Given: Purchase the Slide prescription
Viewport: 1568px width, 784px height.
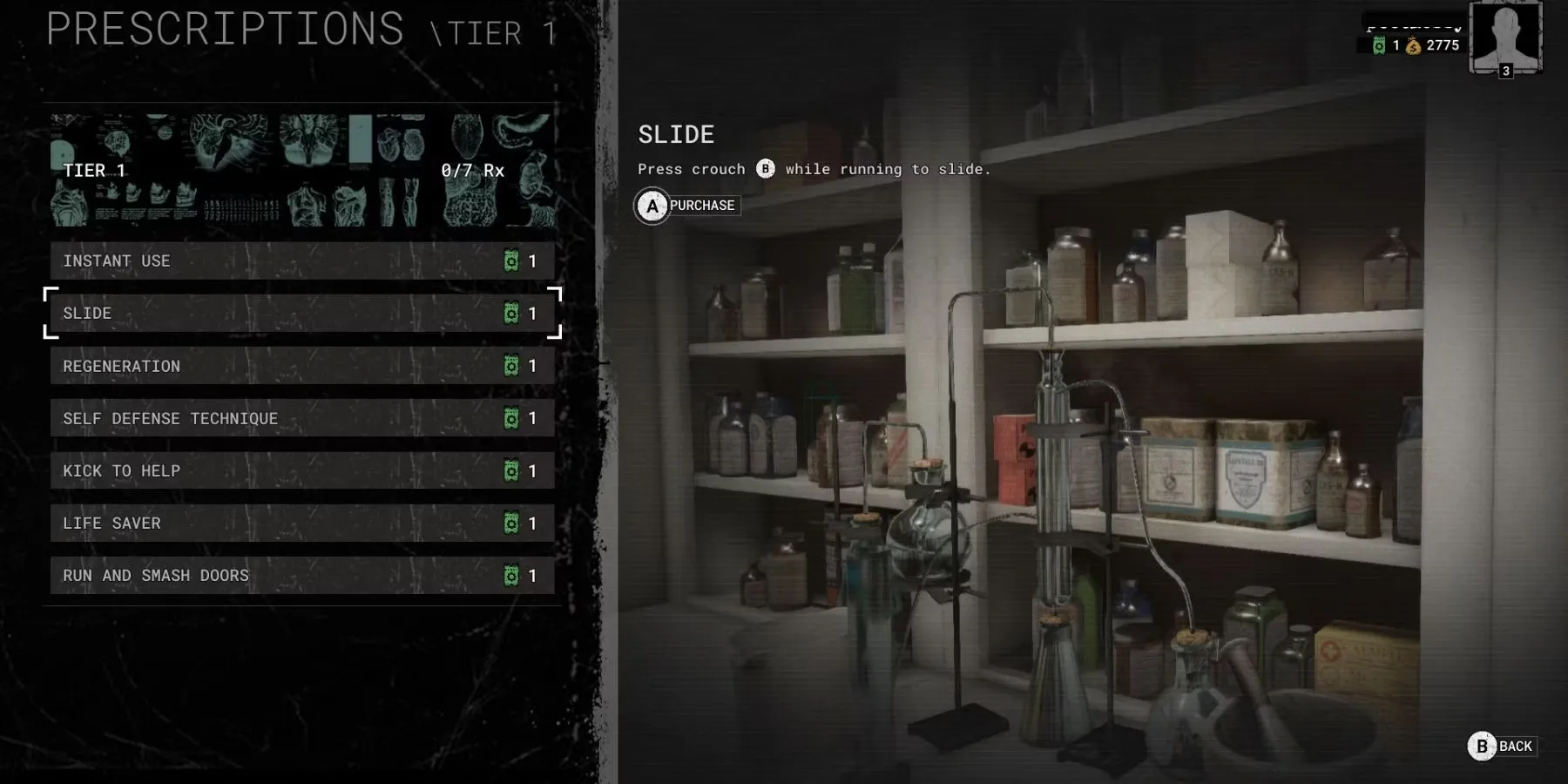Looking at the screenshot, I should 688,206.
